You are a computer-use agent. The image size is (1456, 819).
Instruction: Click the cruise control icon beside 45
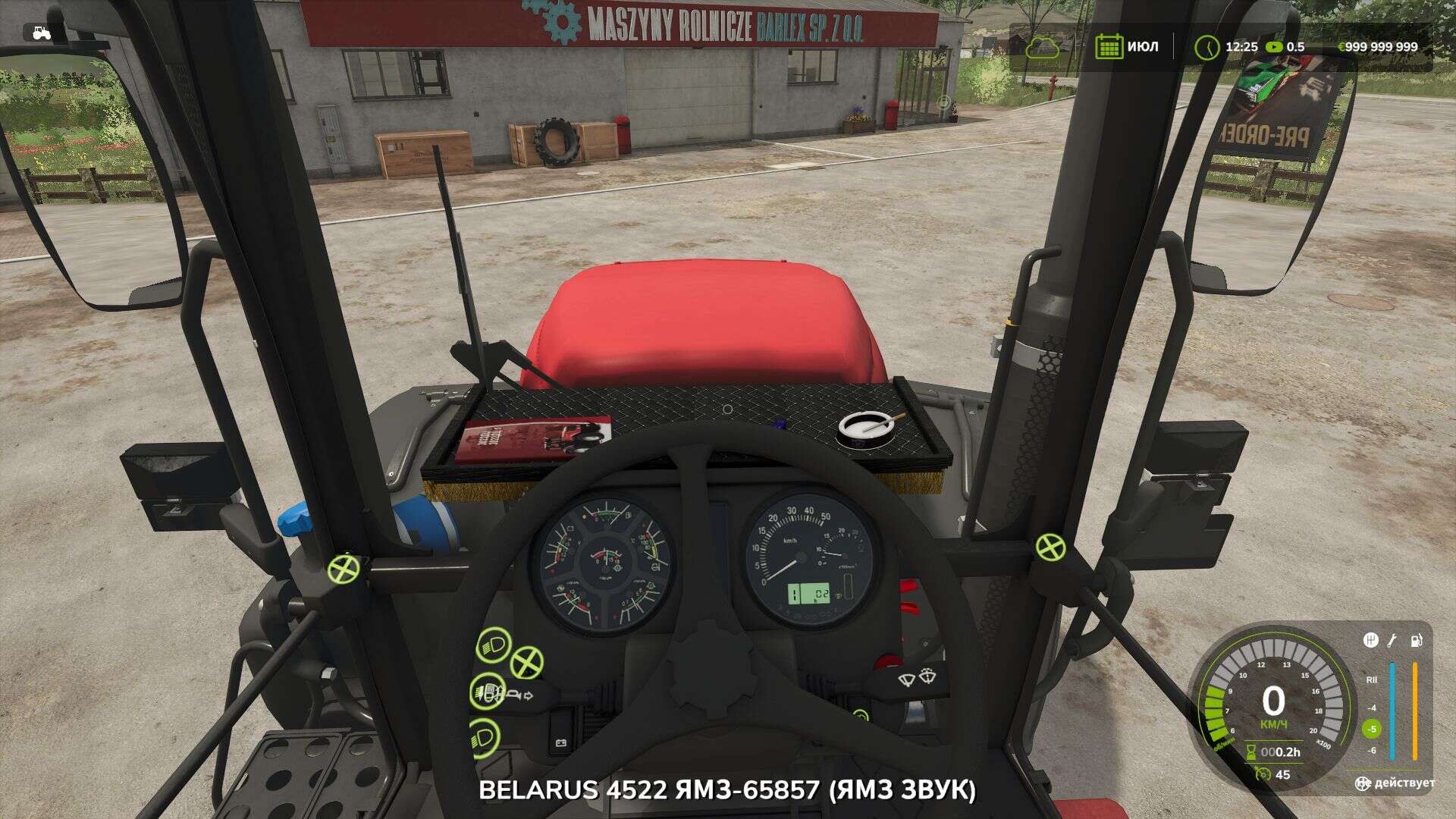coord(1263,773)
